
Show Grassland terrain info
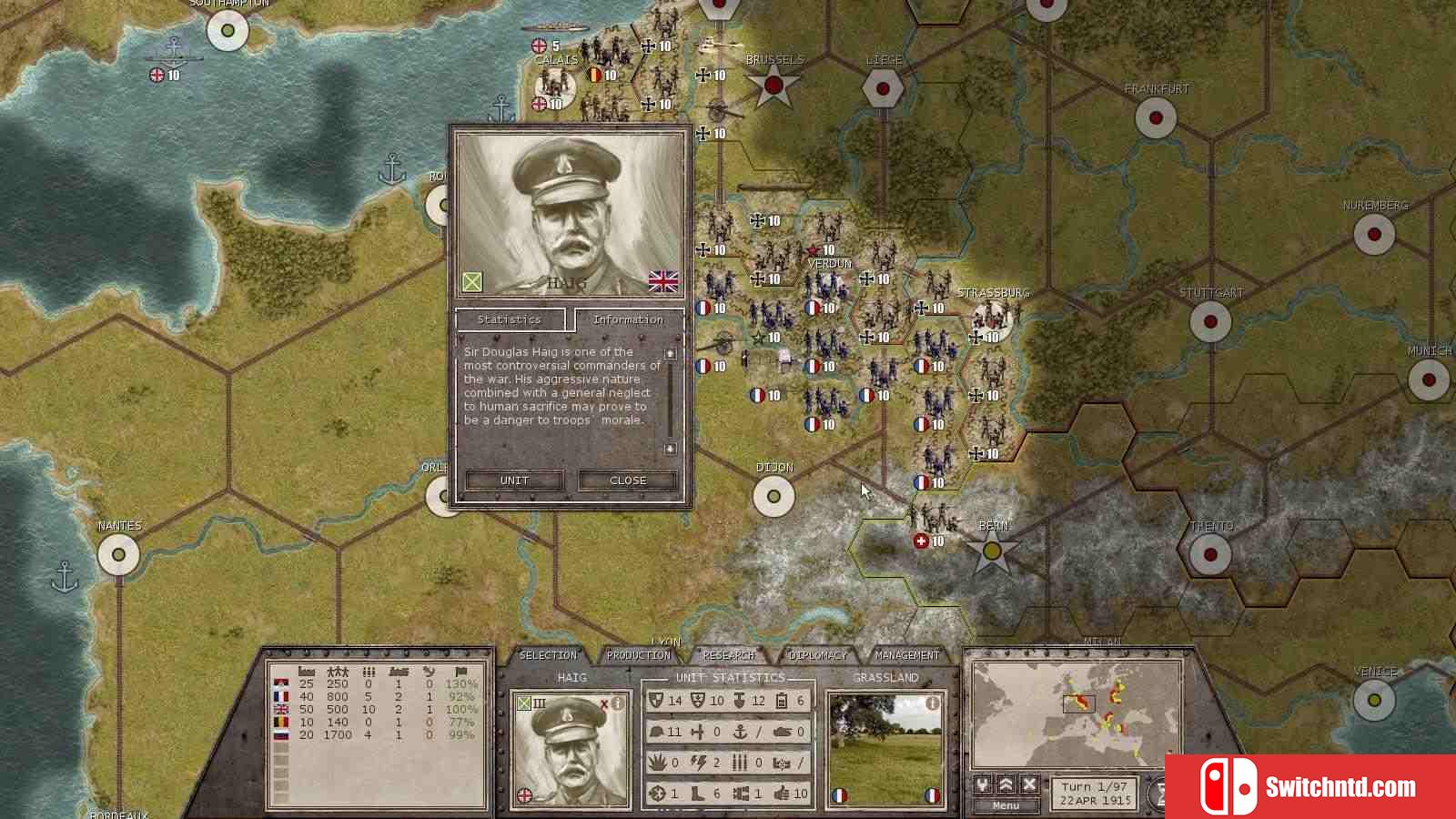tap(932, 703)
